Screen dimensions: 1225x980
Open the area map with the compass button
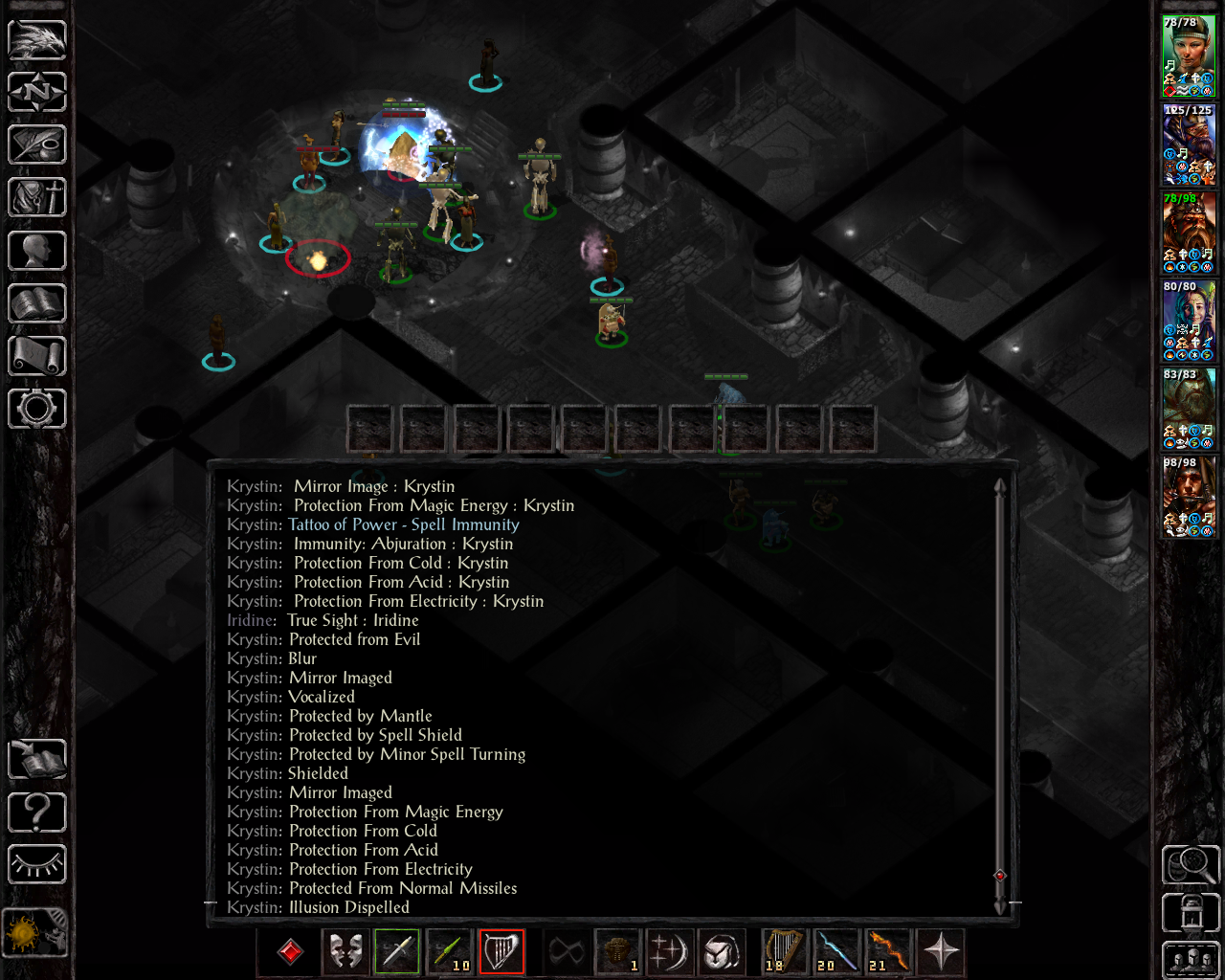click(37, 93)
